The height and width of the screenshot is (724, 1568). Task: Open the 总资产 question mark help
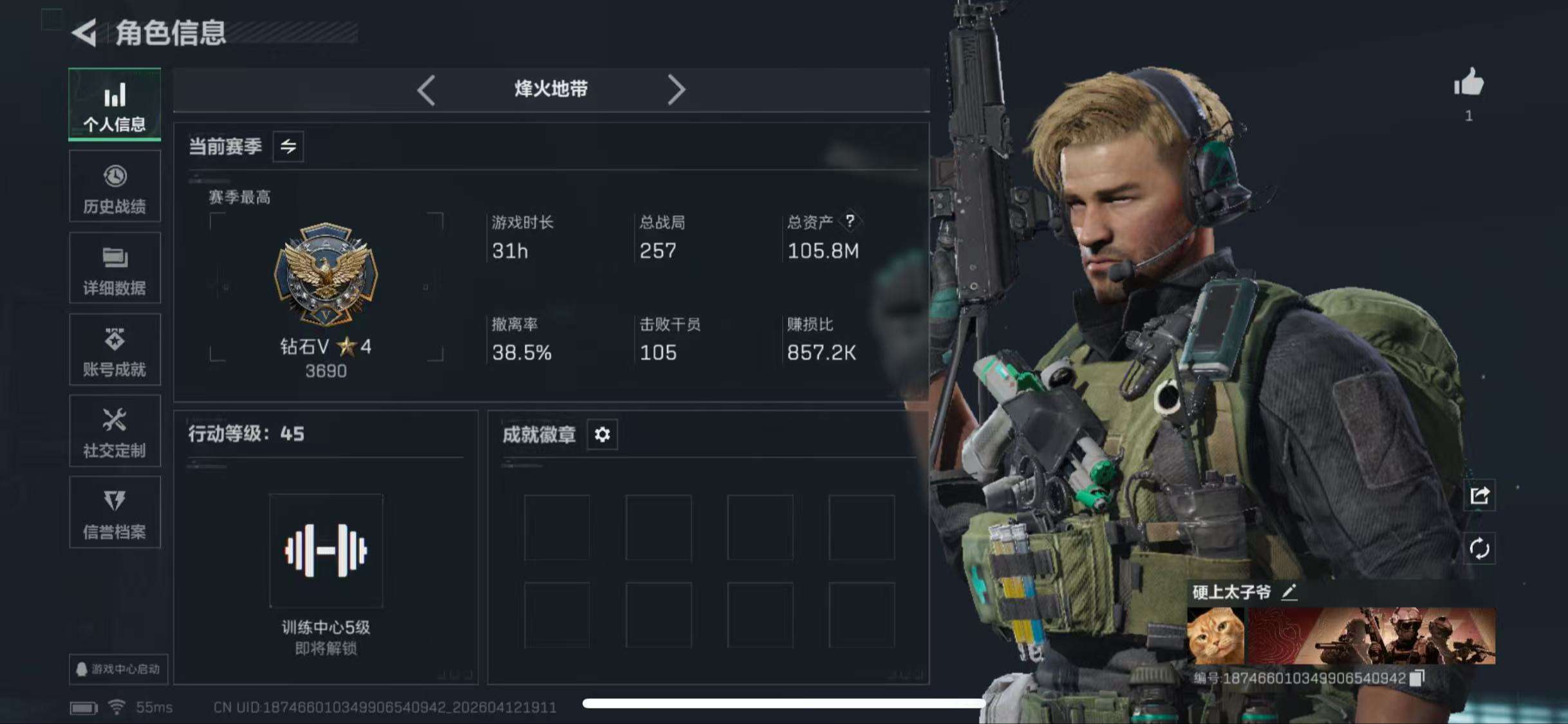(x=850, y=221)
